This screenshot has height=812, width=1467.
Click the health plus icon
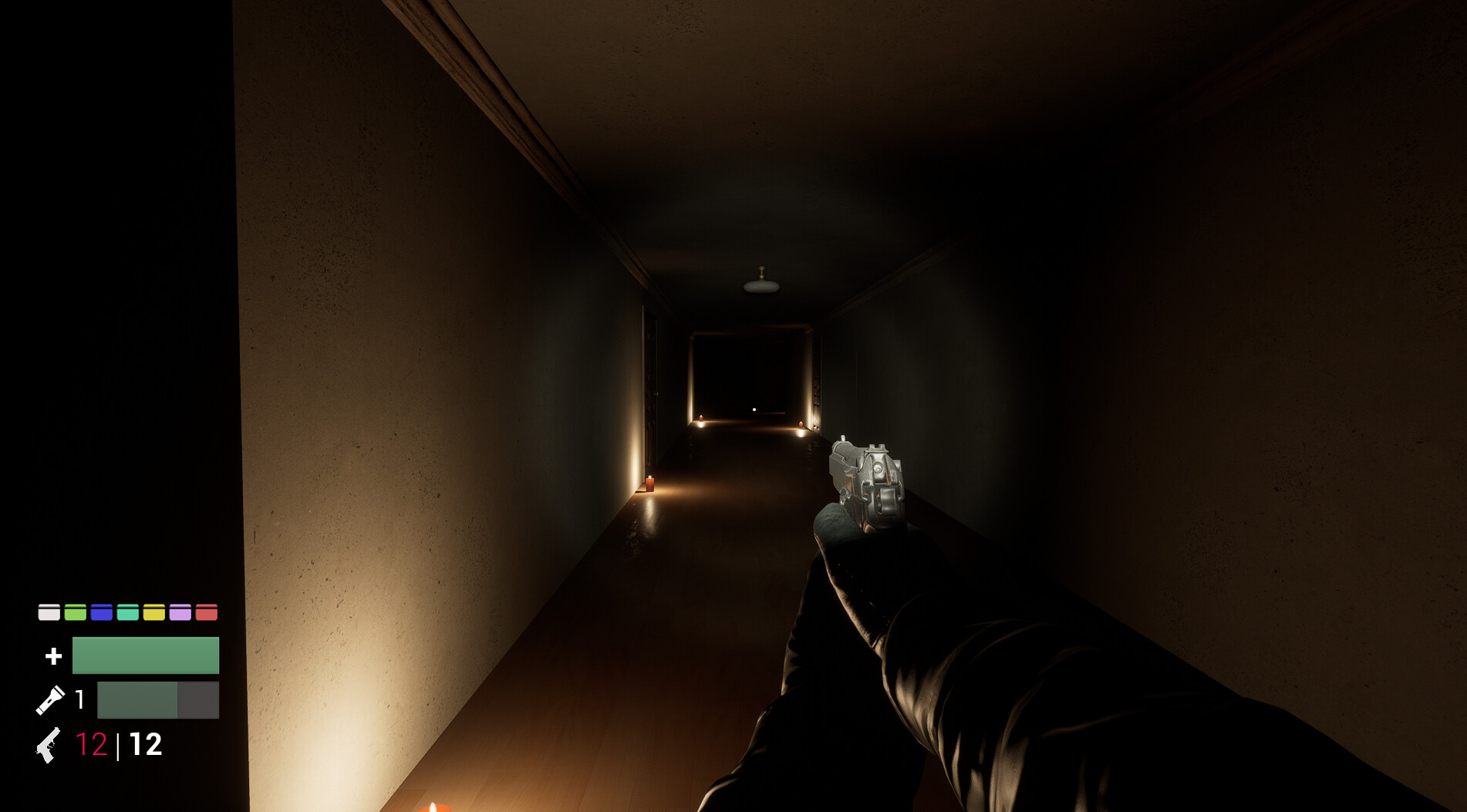(52, 655)
